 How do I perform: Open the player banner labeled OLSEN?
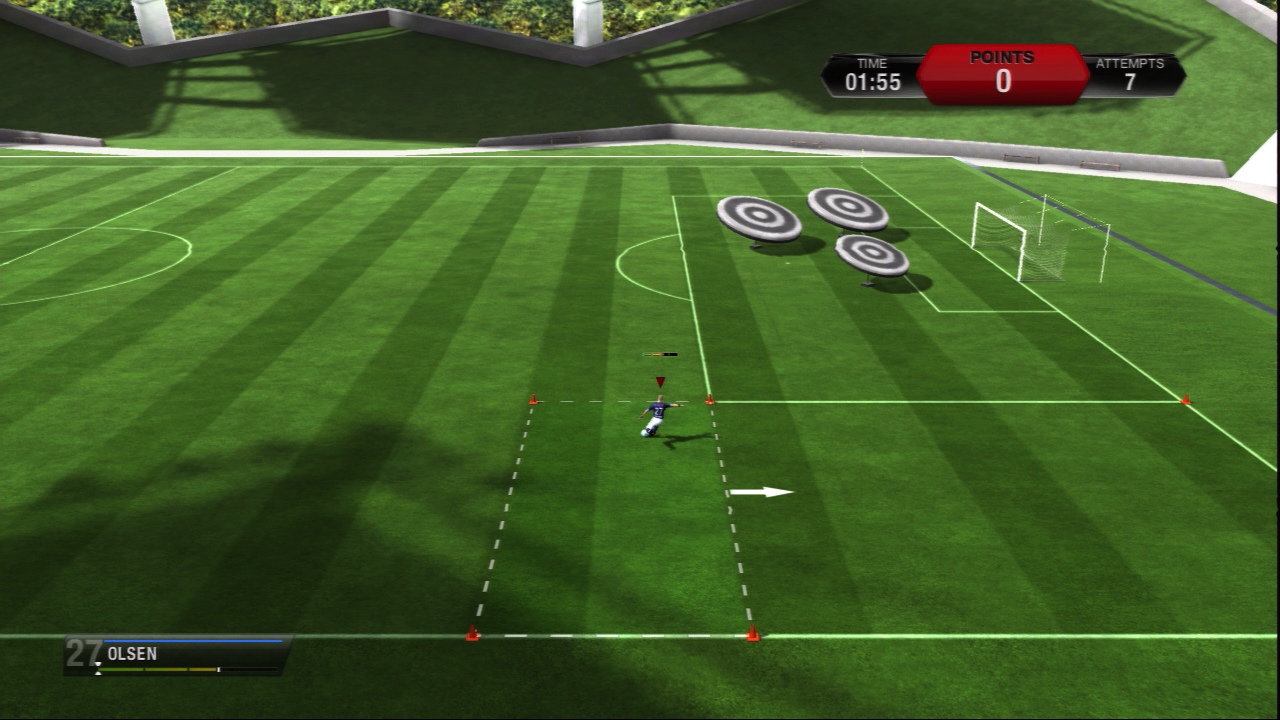click(x=160, y=653)
